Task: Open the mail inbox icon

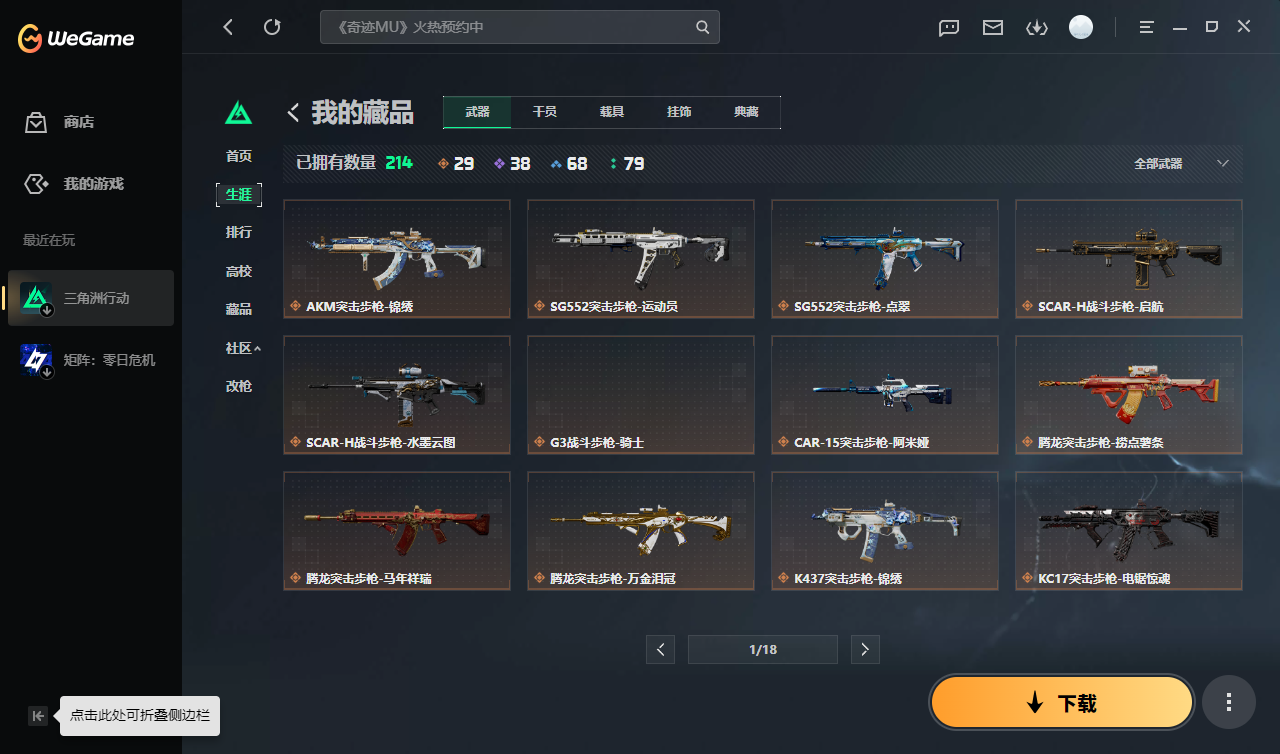Action: [992, 27]
